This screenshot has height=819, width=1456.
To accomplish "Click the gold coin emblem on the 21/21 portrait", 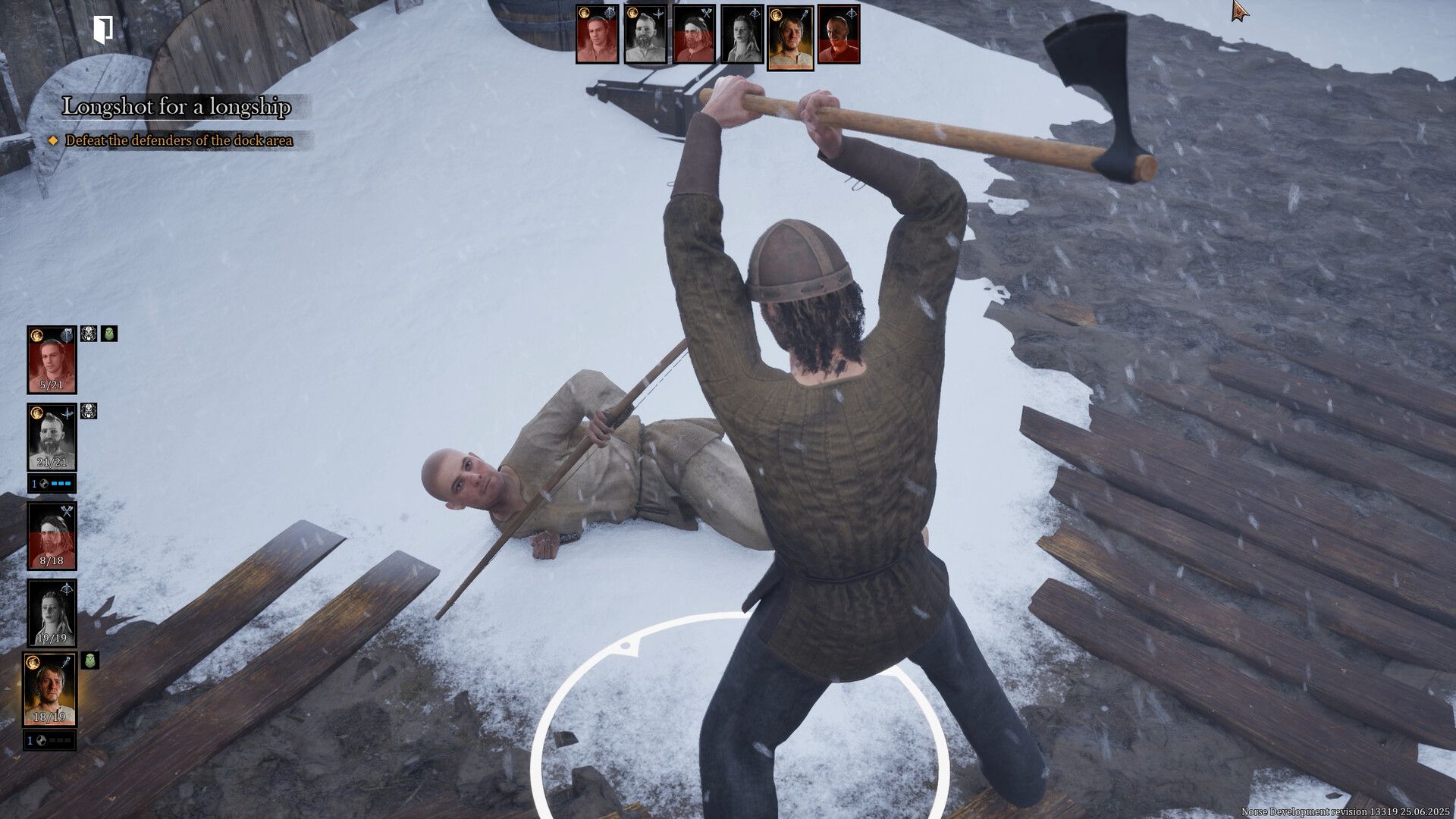I will [36, 413].
